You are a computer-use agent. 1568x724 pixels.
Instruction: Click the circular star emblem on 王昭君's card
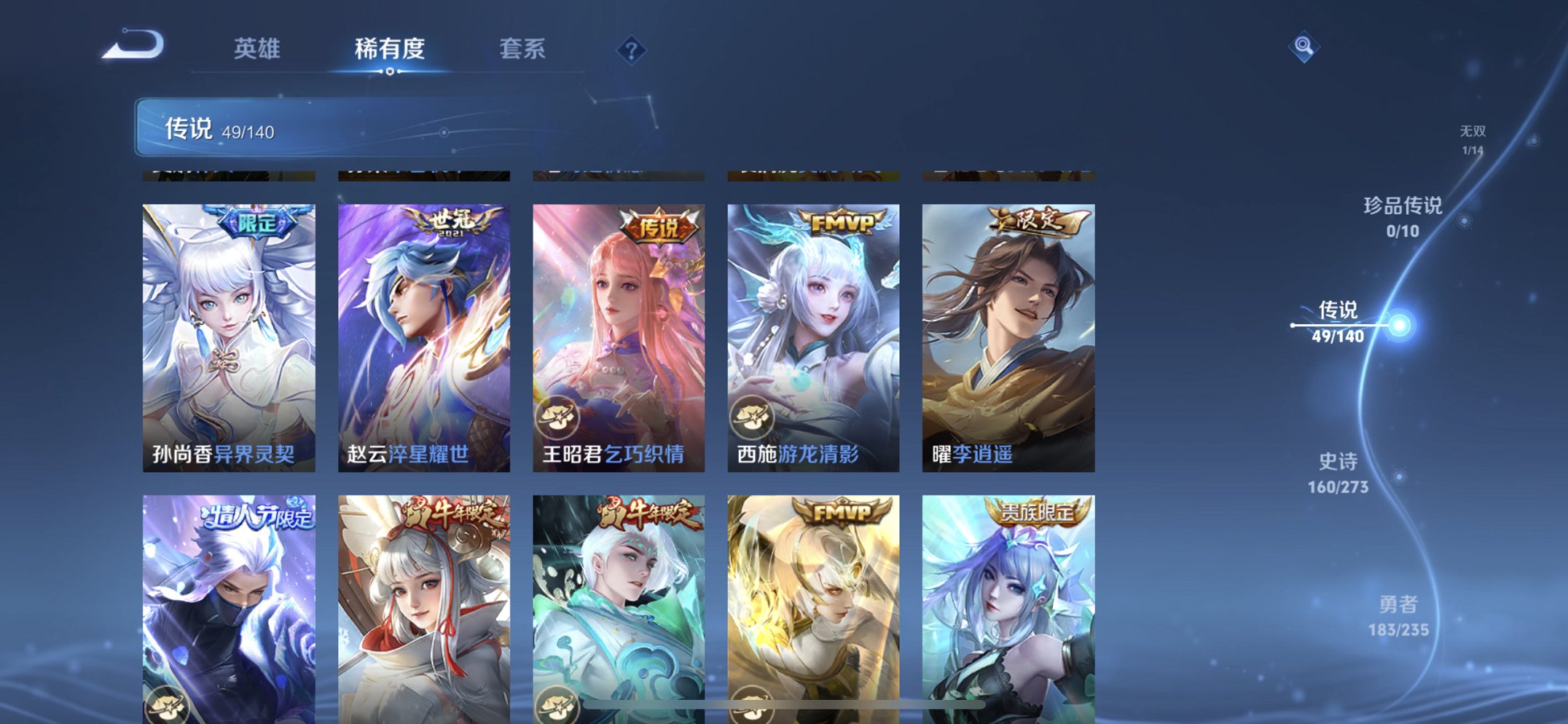[x=558, y=420]
